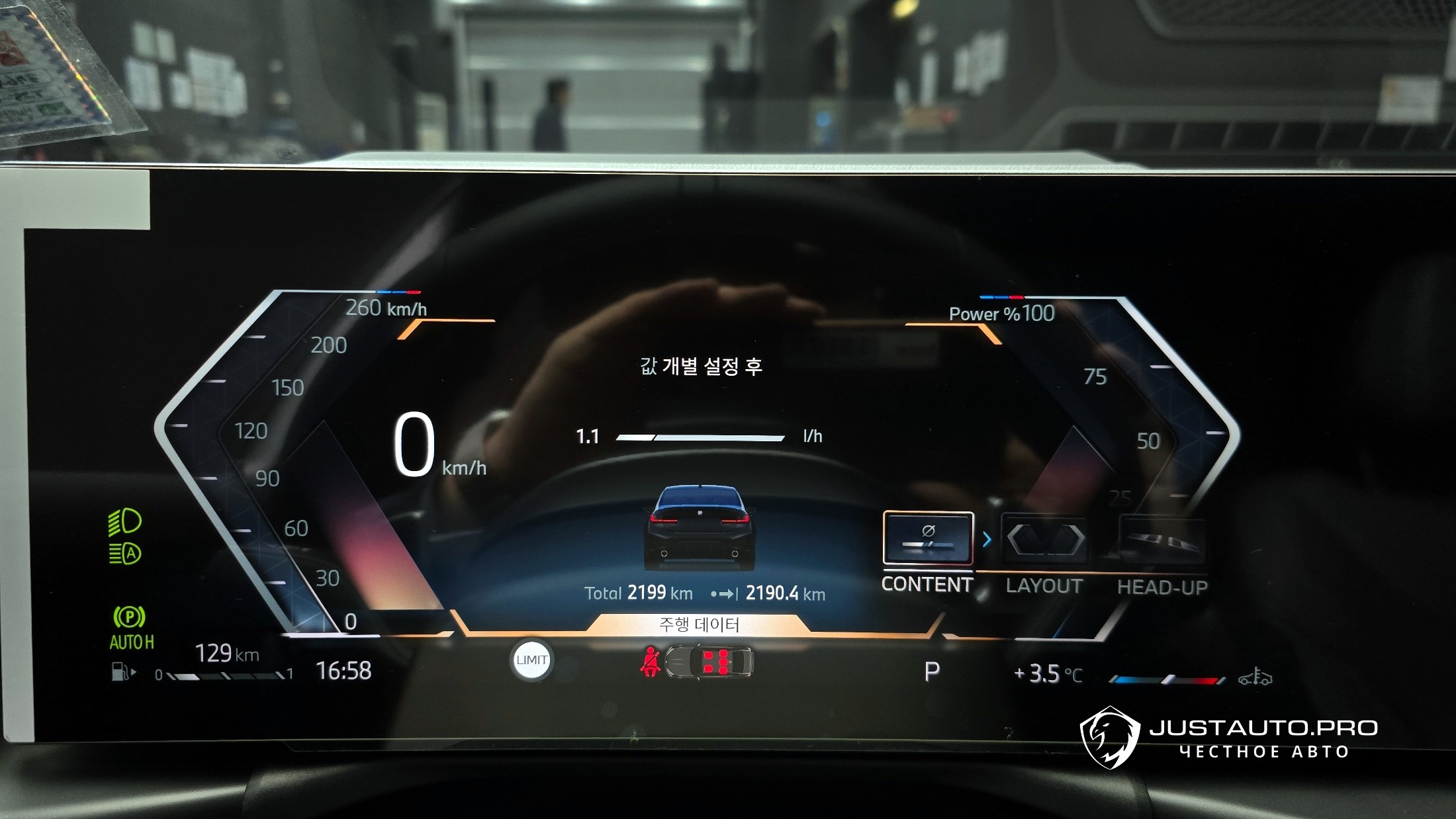1456x819 pixels.
Task: Click the round LIMIT indicator
Action: point(531,660)
